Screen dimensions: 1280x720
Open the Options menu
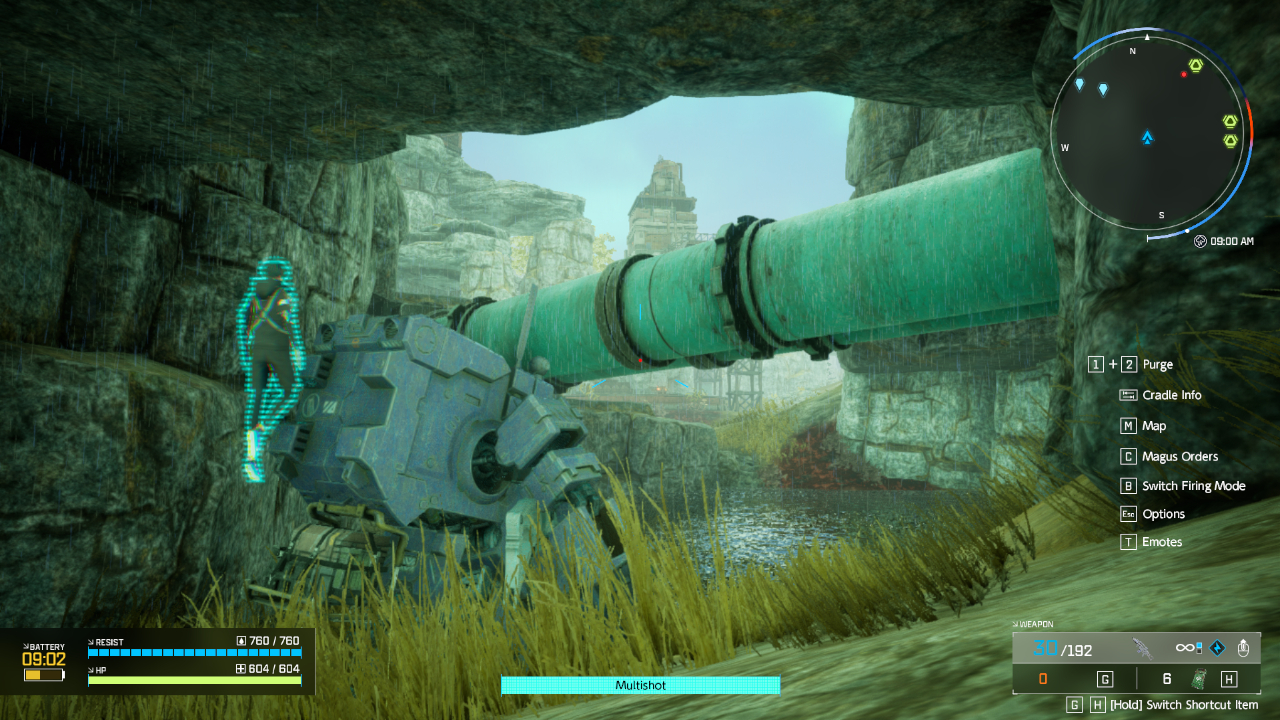(x=1163, y=514)
